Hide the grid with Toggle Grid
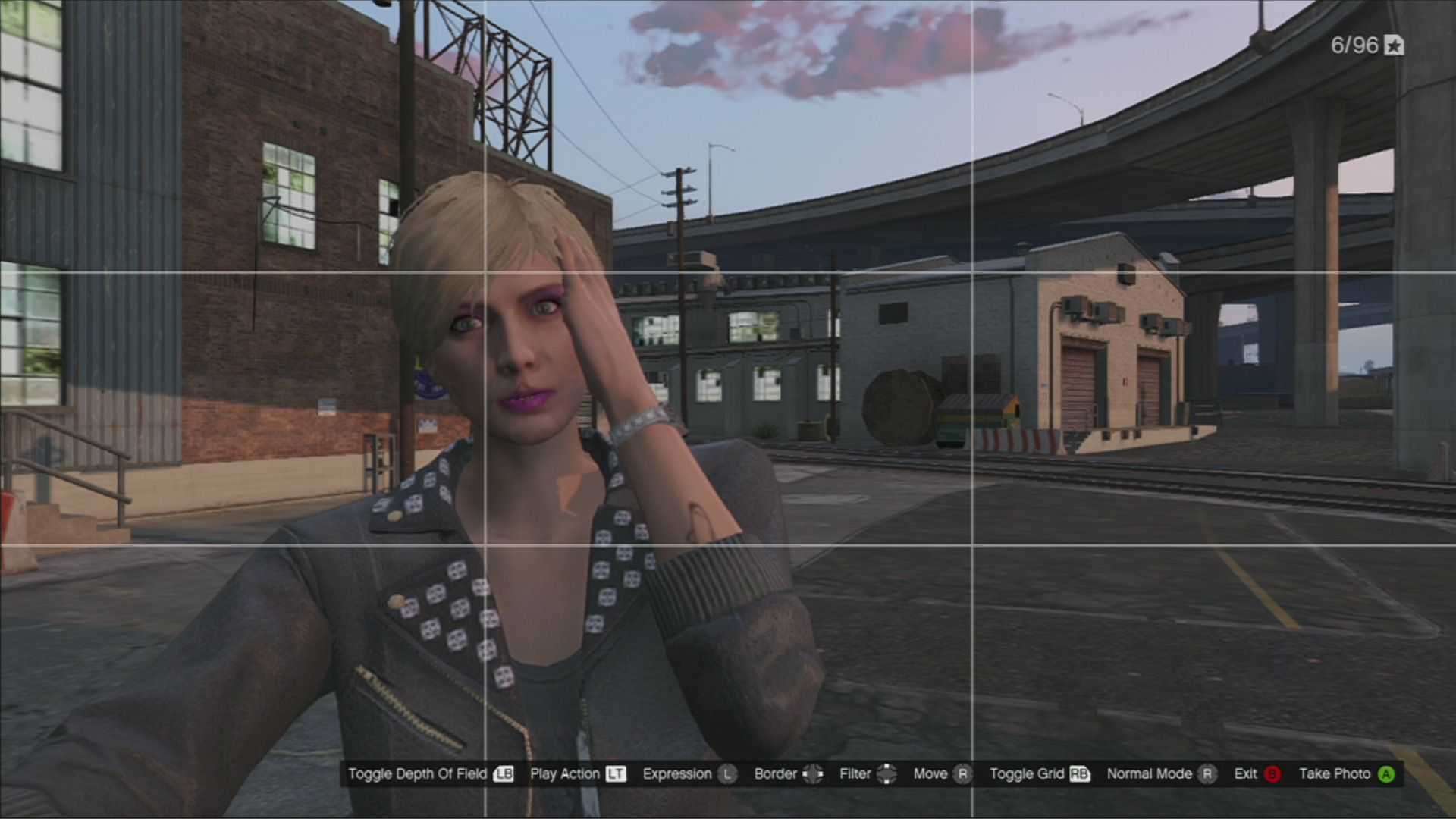The height and width of the screenshot is (819, 1456). 1039,774
